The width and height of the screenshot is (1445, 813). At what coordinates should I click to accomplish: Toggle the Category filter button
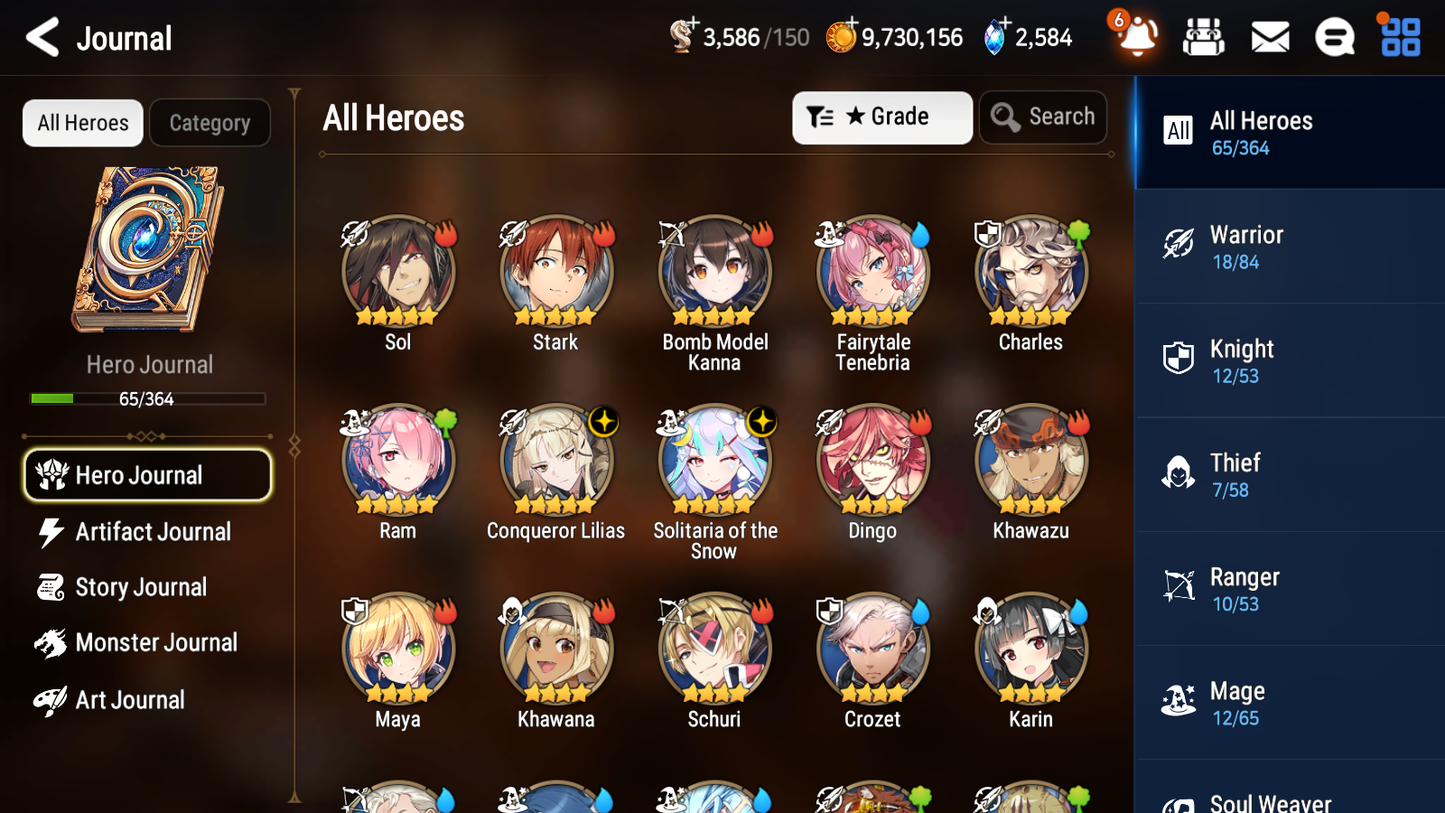click(x=210, y=122)
